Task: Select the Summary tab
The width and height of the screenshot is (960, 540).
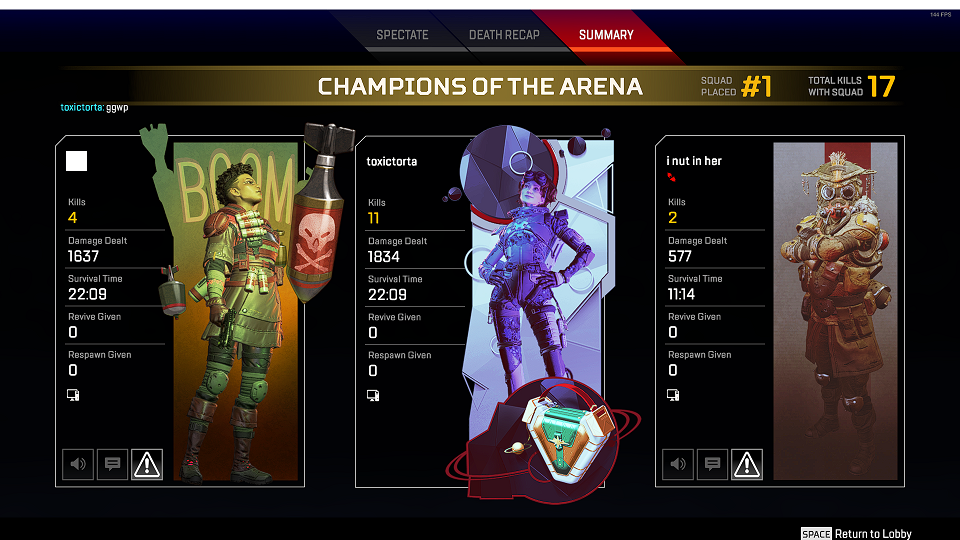Action: pyautogui.click(x=606, y=35)
